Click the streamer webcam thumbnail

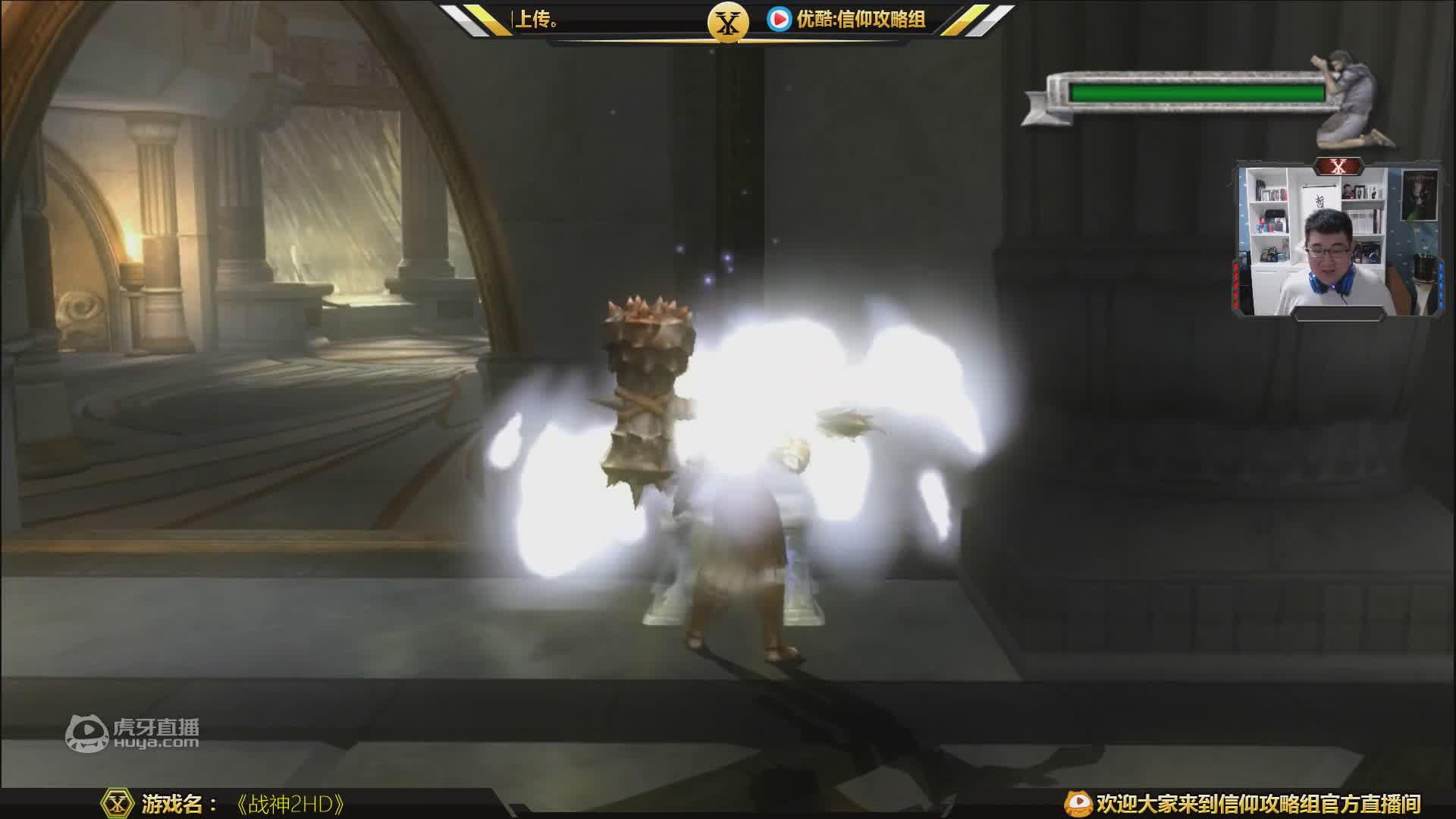1338,240
